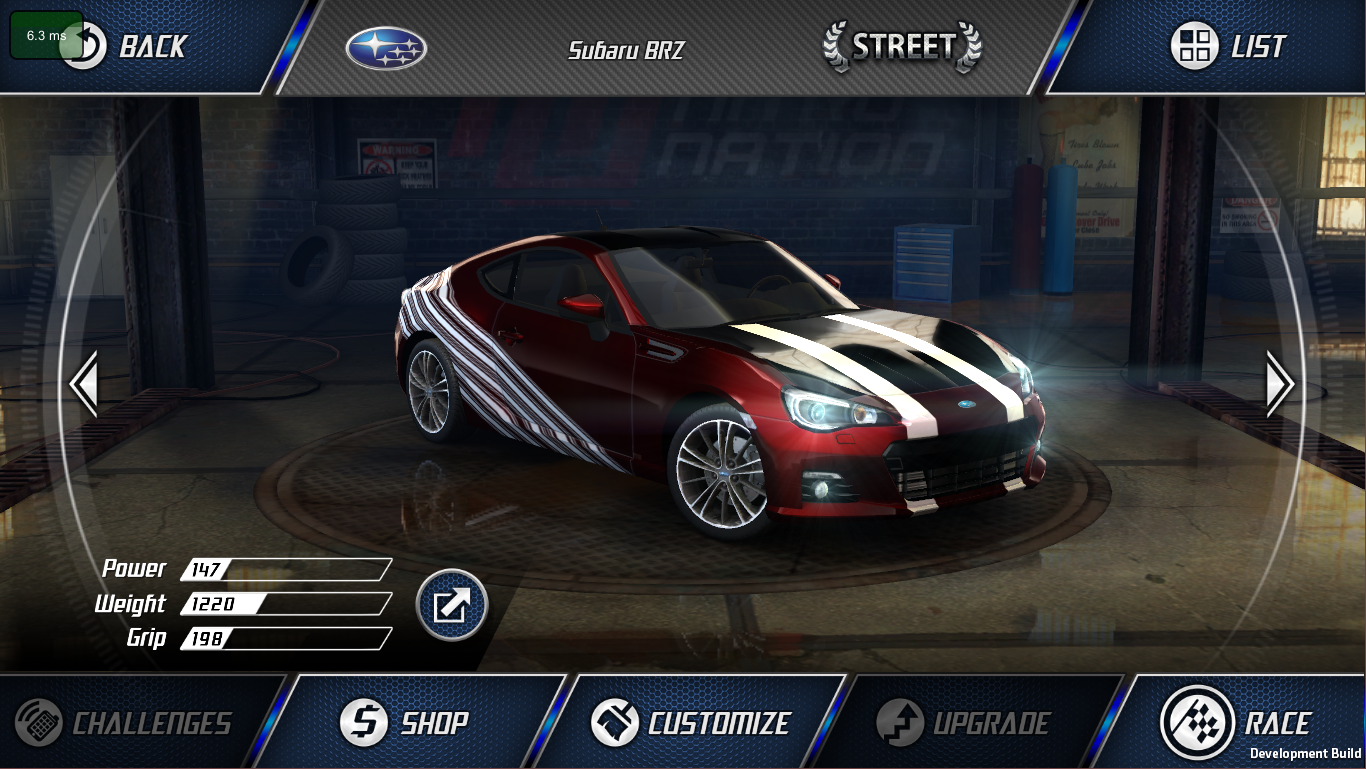
Task: Click the Grip stat bar
Action: click(x=285, y=639)
